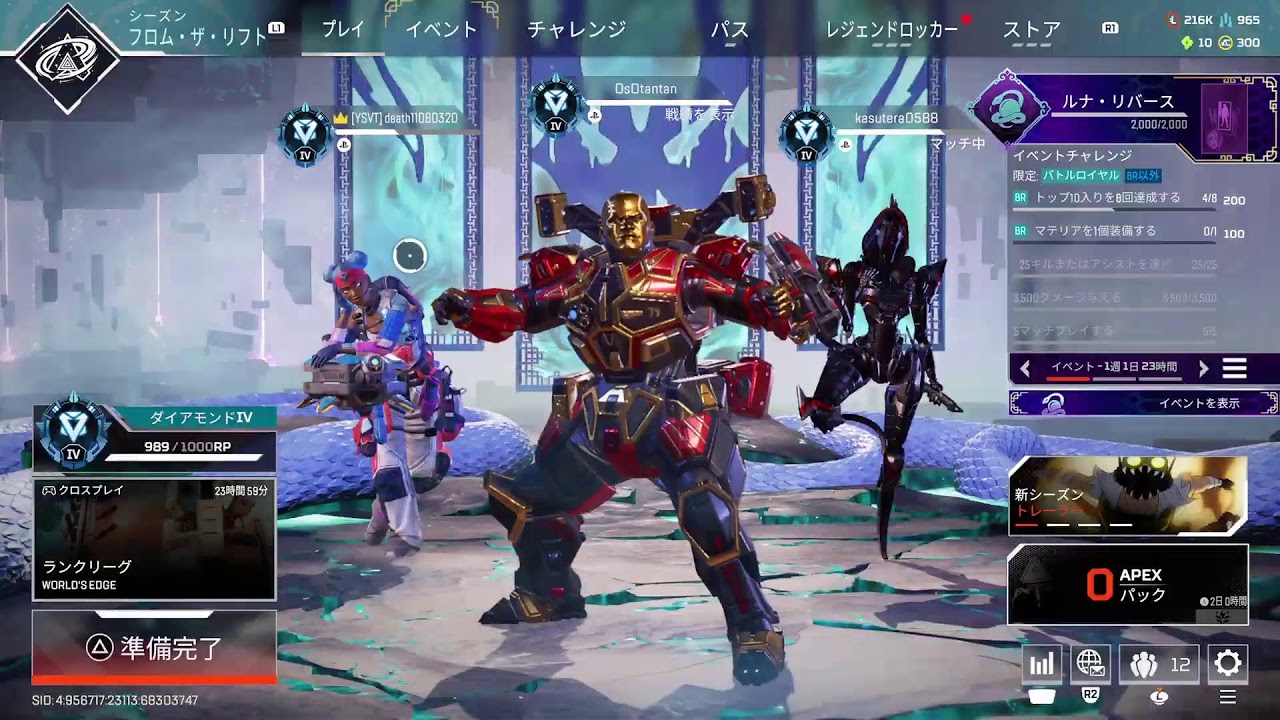The image size is (1280, 720).
Task: View the ダイアモンドIV rank panel
Action: pyautogui.click(x=154, y=437)
